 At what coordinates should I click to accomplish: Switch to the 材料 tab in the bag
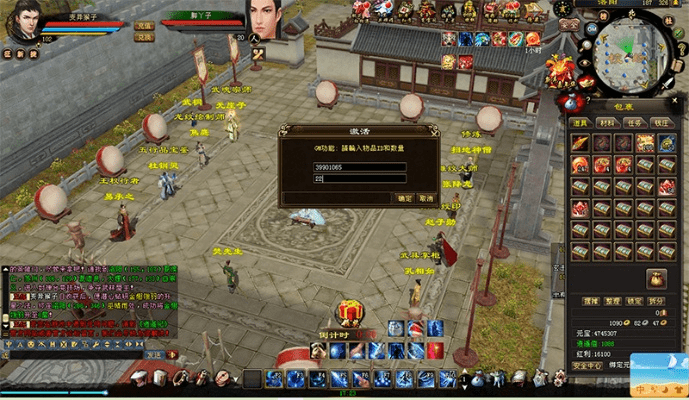pos(608,122)
